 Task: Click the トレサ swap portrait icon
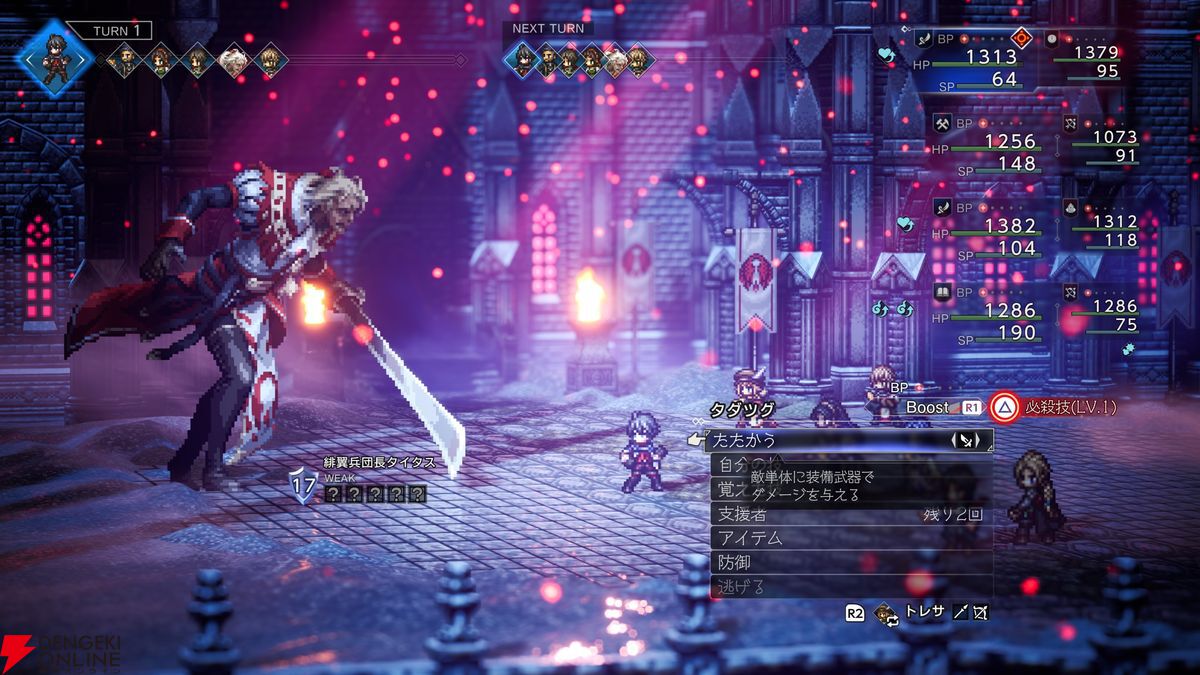(x=885, y=613)
